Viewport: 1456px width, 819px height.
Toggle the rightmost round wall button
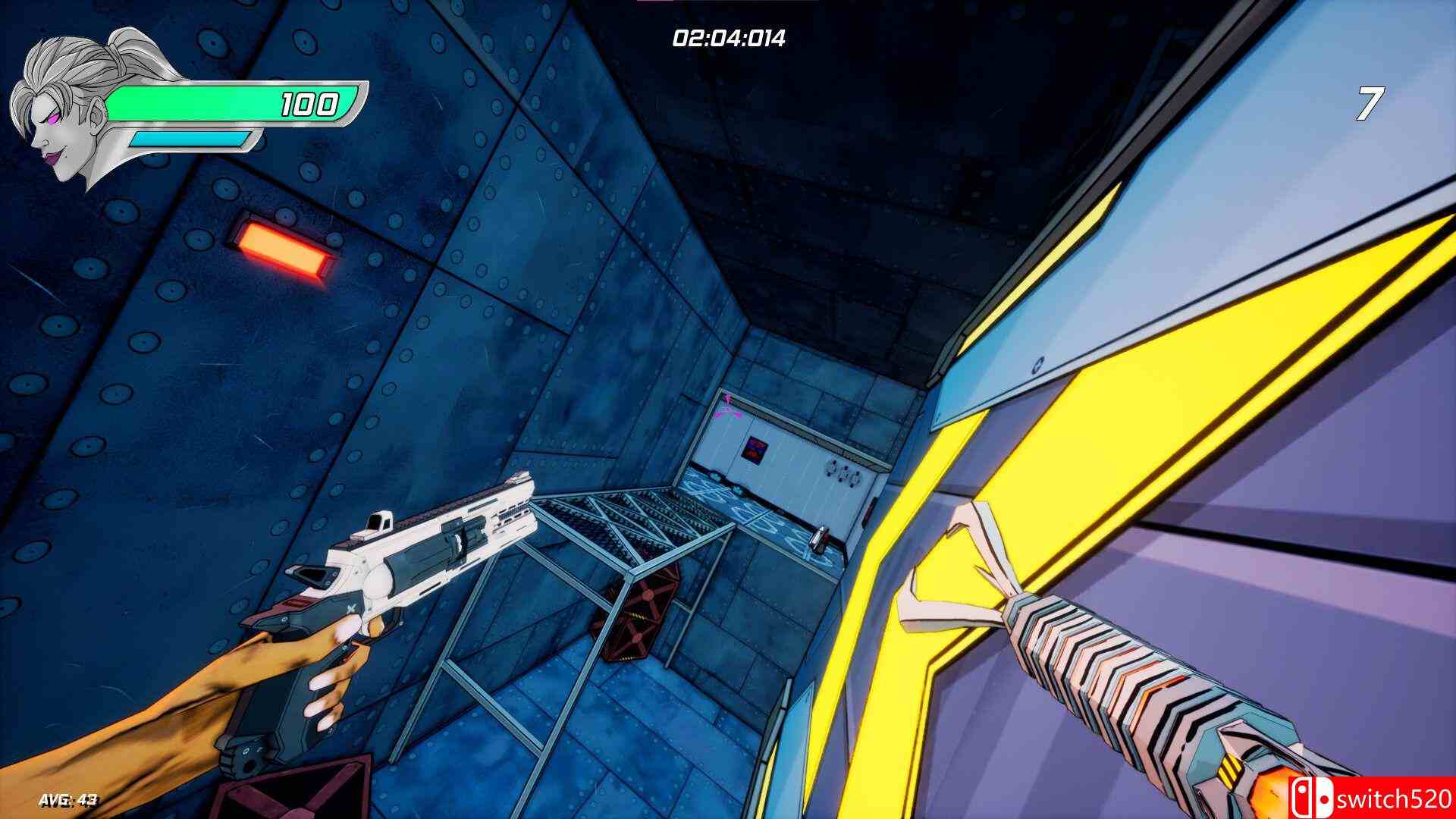[855, 478]
